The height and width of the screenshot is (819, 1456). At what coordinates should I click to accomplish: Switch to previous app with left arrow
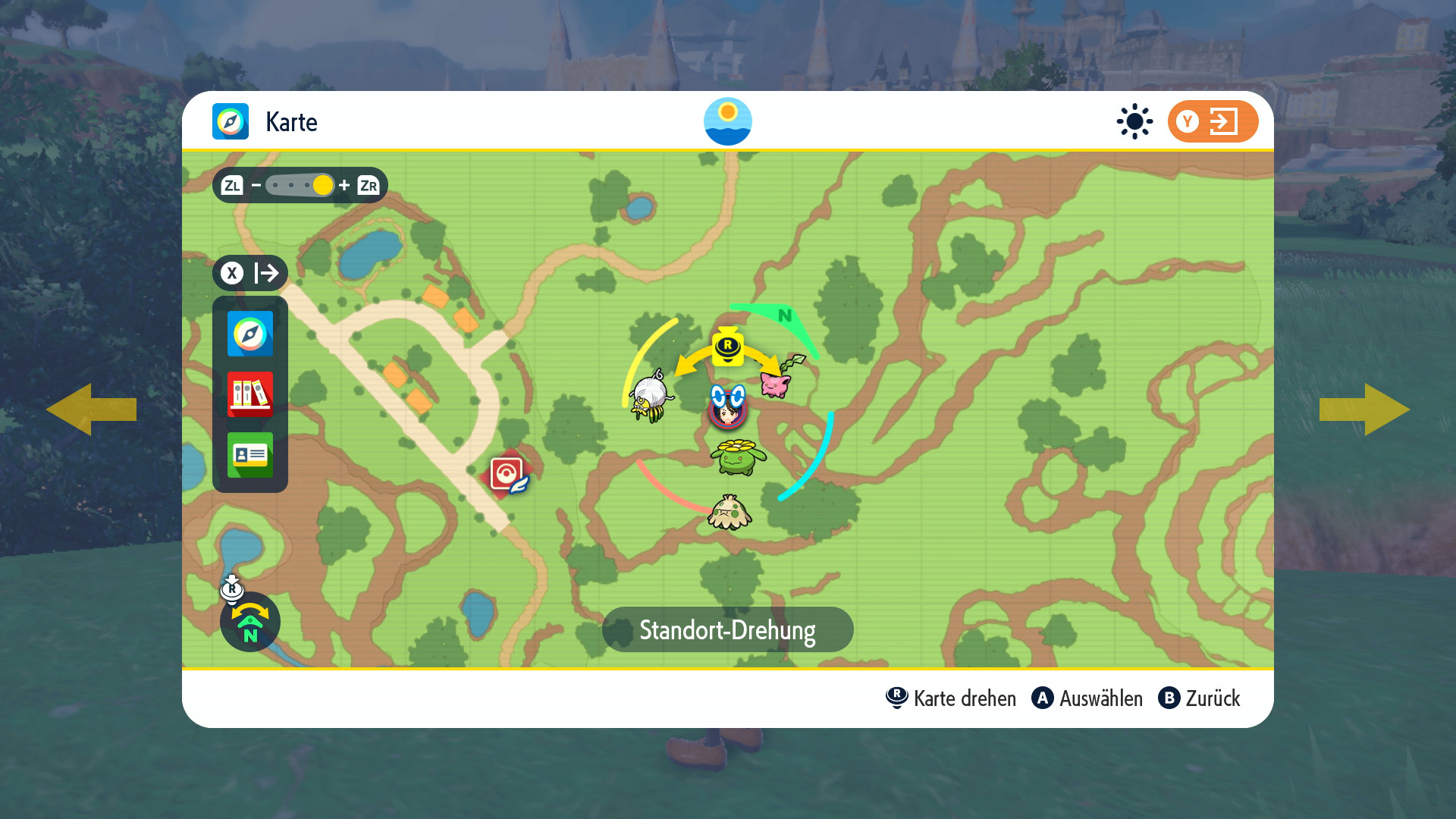point(91,409)
